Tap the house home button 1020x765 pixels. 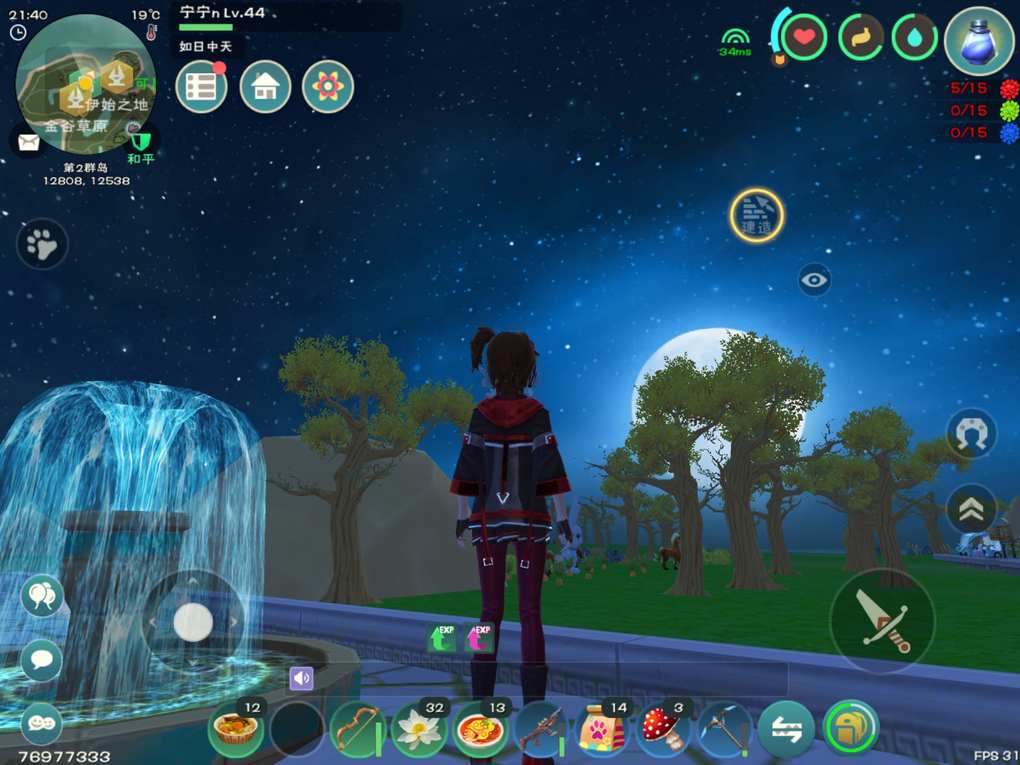click(x=265, y=87)
